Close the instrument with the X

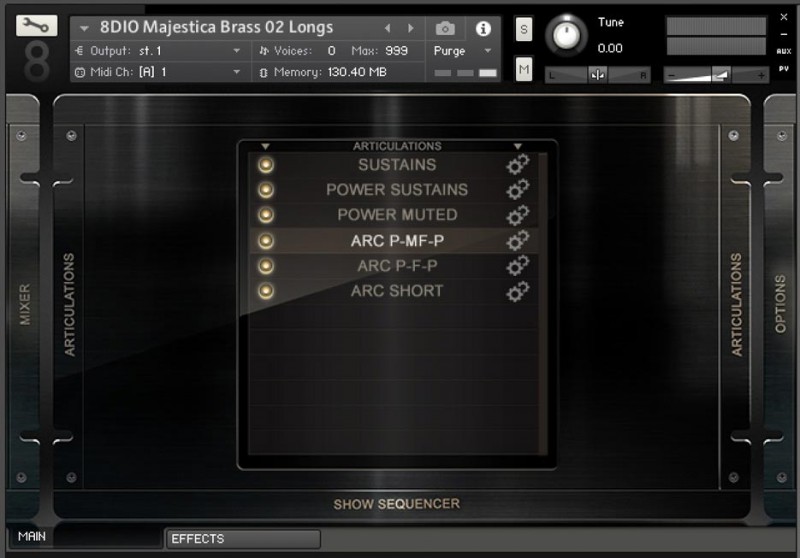click(x=783, y=17)
